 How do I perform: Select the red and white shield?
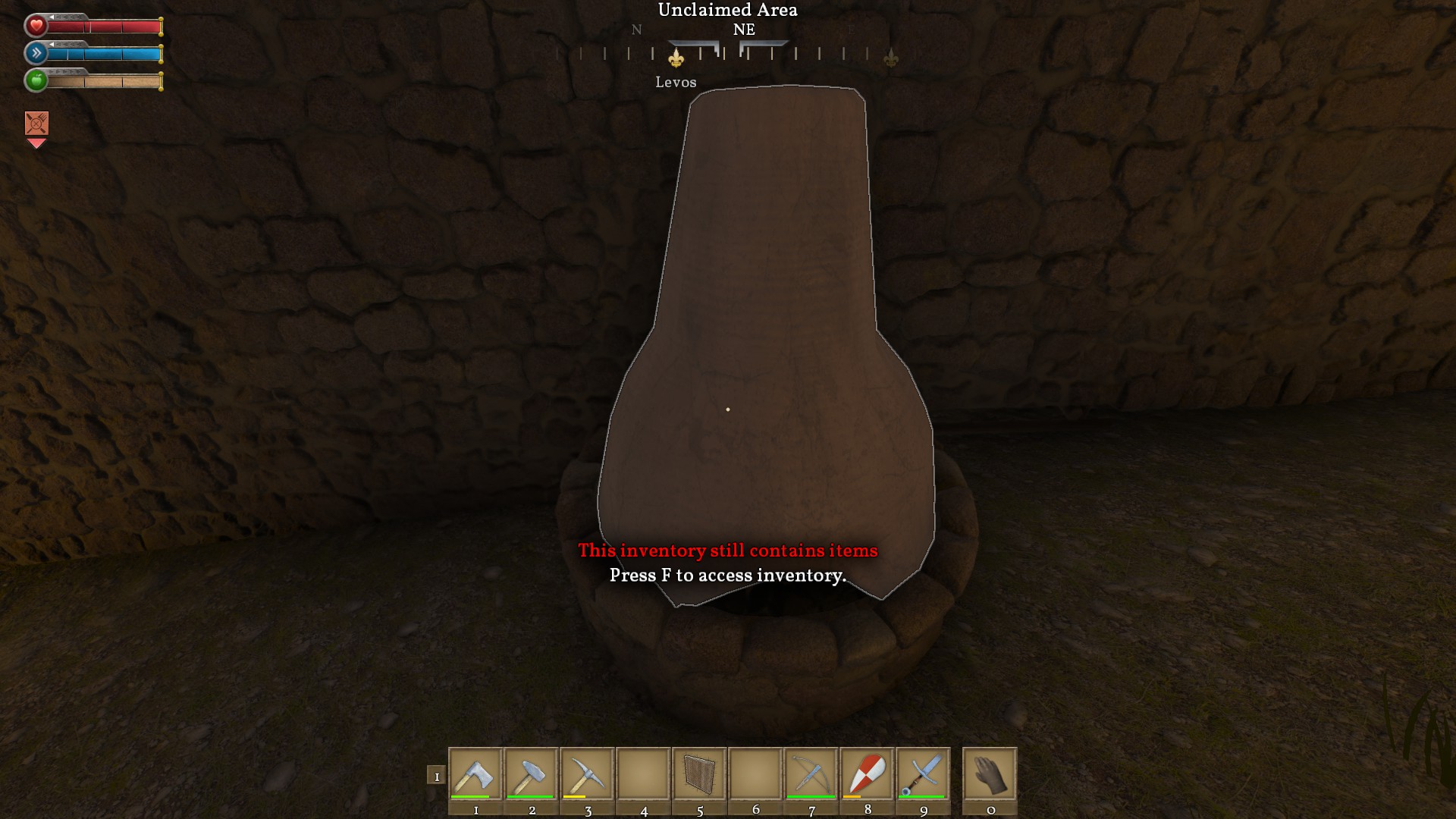[868, 773]
